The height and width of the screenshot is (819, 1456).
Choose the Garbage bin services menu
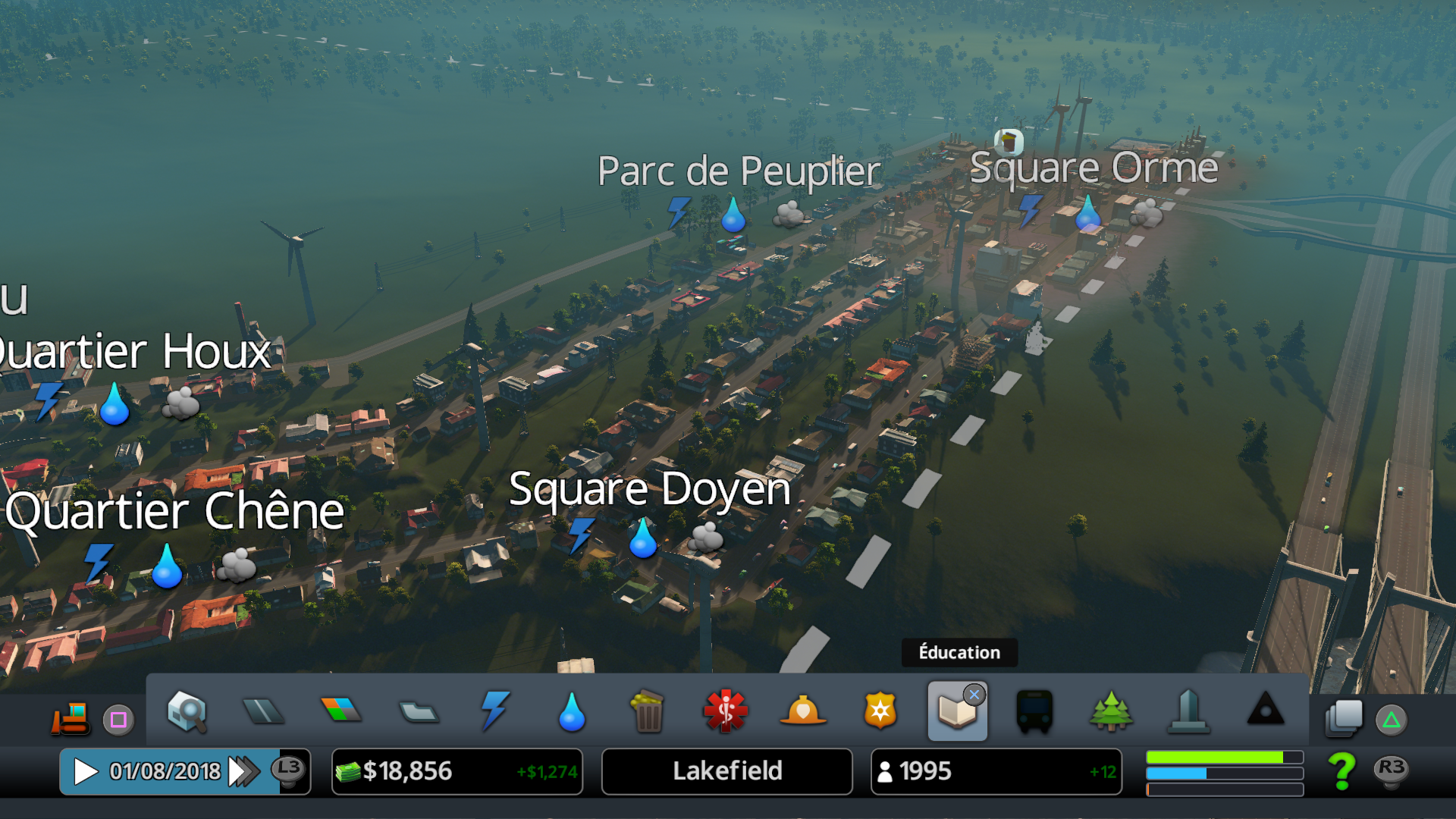[x=648, y=711]
